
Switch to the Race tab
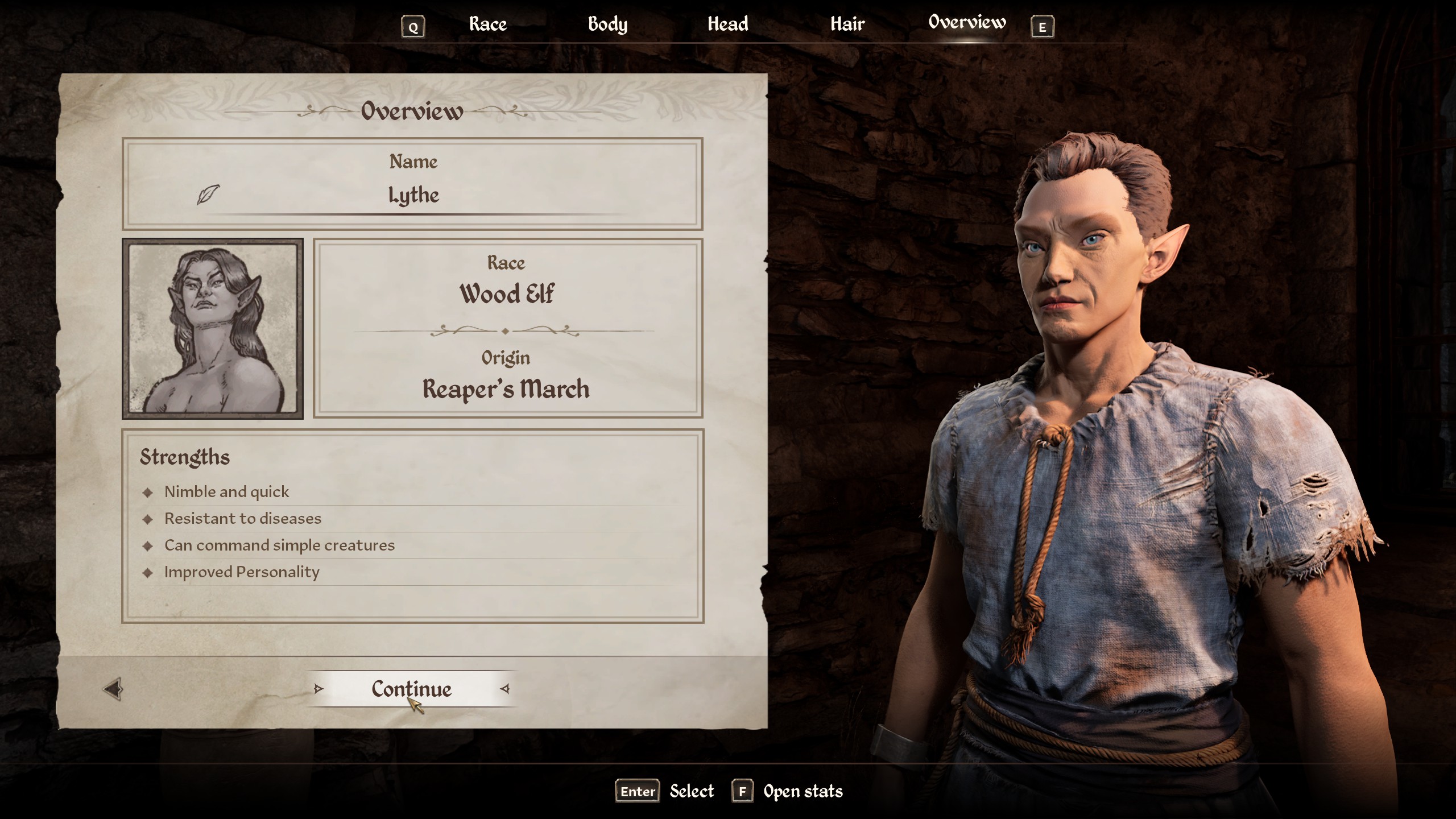[487, 24]
